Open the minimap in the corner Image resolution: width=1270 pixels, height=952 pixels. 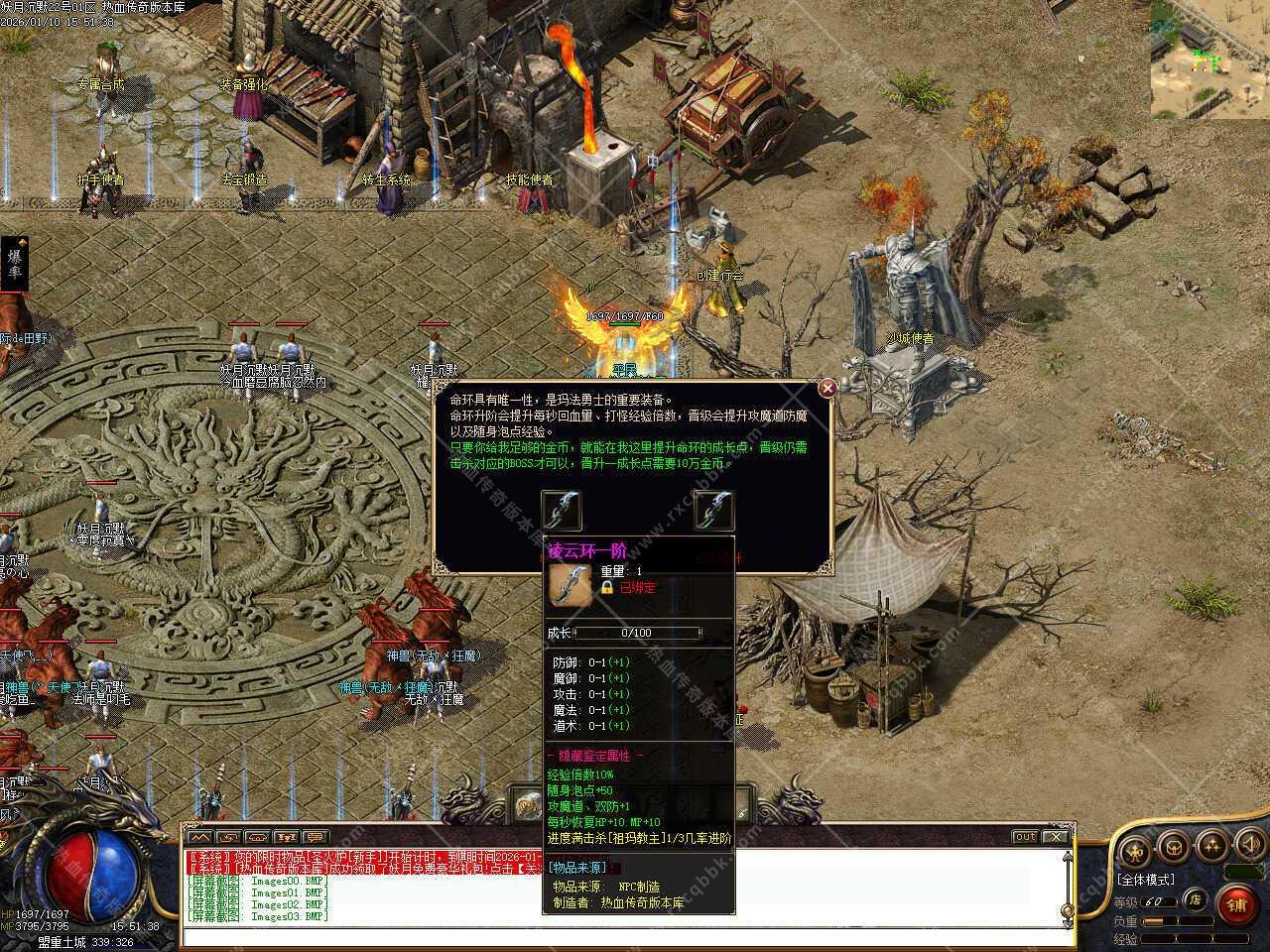(x=1209, y=59)
